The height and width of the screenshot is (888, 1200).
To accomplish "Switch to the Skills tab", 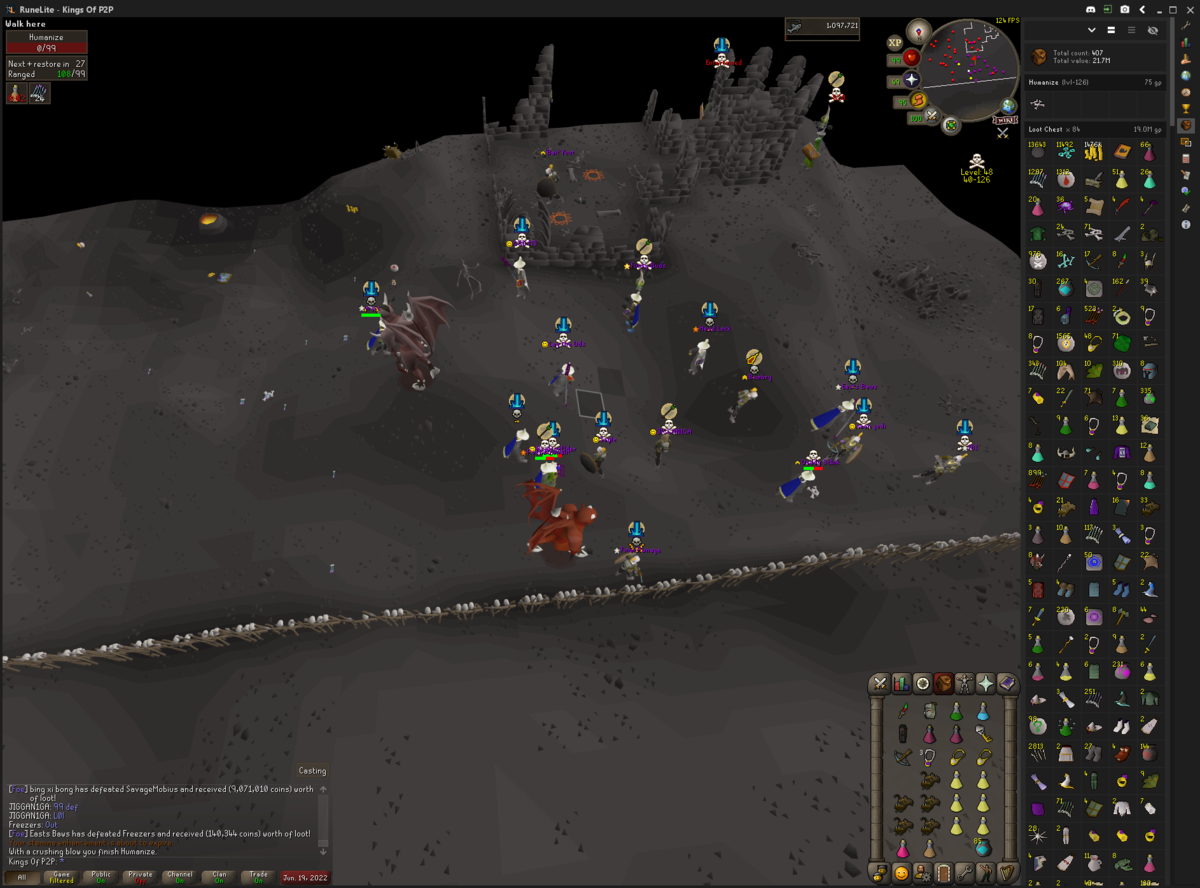I will 901,684.
